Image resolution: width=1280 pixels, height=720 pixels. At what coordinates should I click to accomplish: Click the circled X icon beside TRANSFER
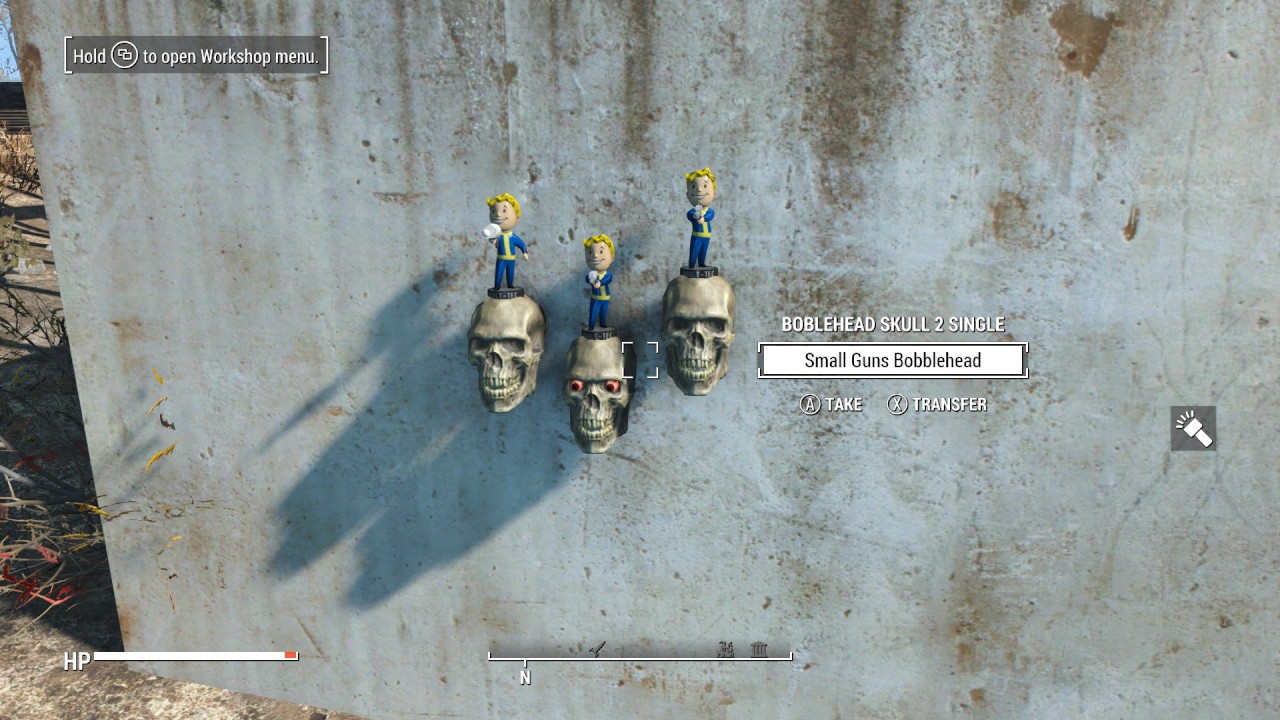[x=897, y=405]
